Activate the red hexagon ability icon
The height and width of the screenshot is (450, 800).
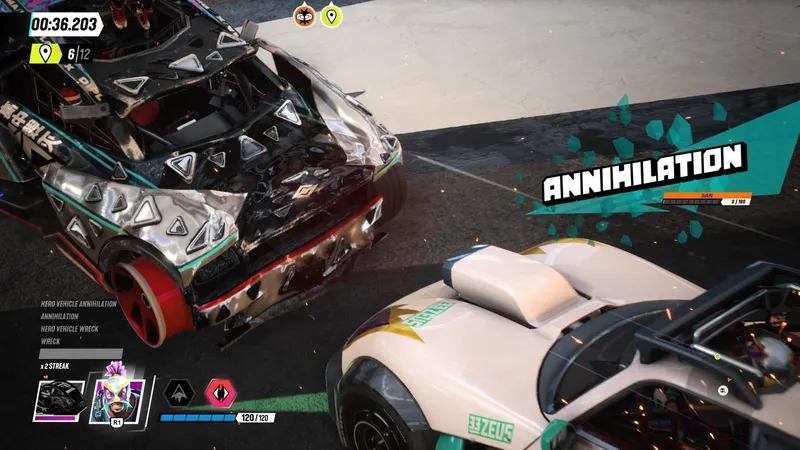pos(220,392)
